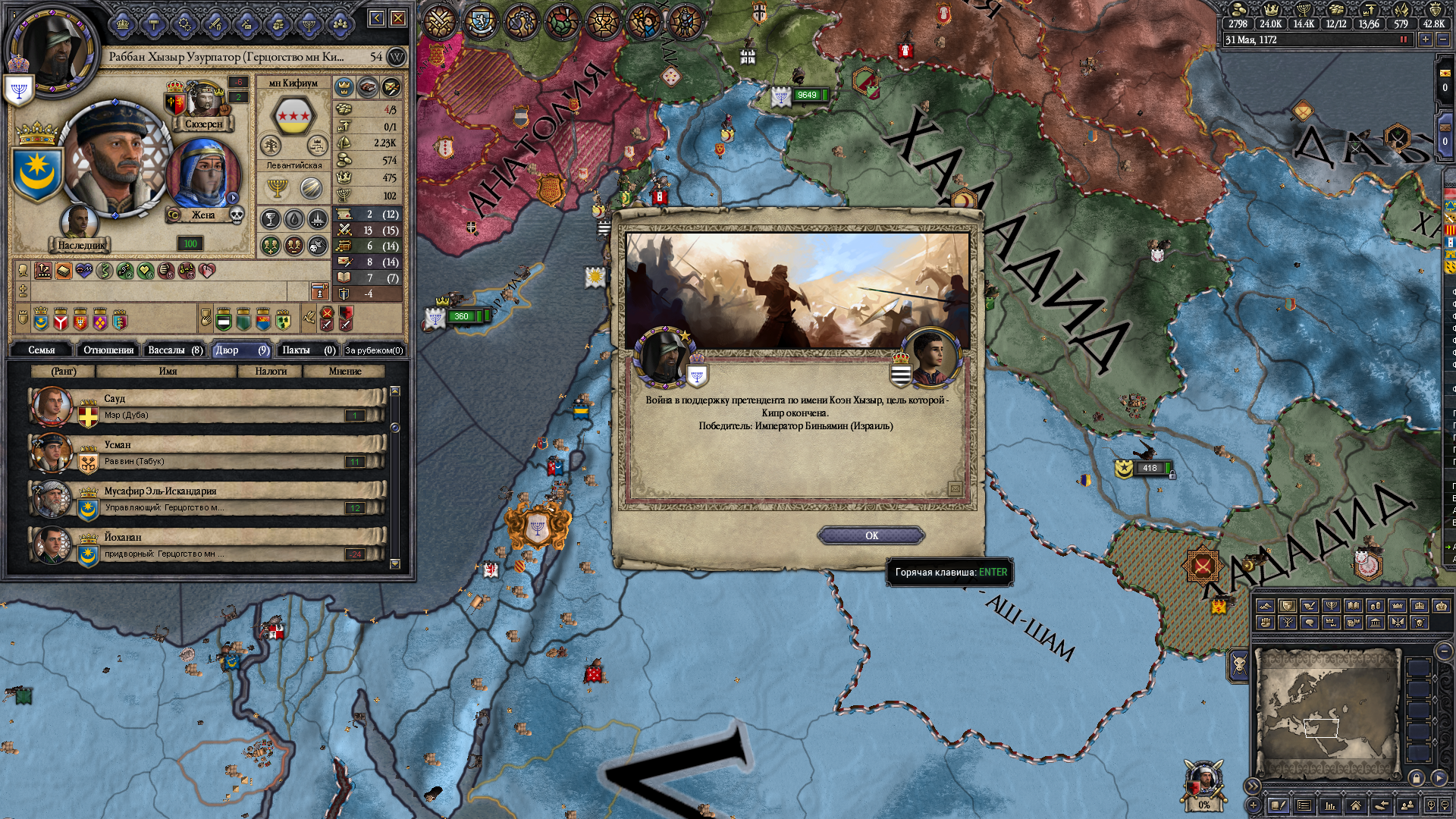Switch to the Семья tab
1456x819 pixels.
tap(42, 350)
